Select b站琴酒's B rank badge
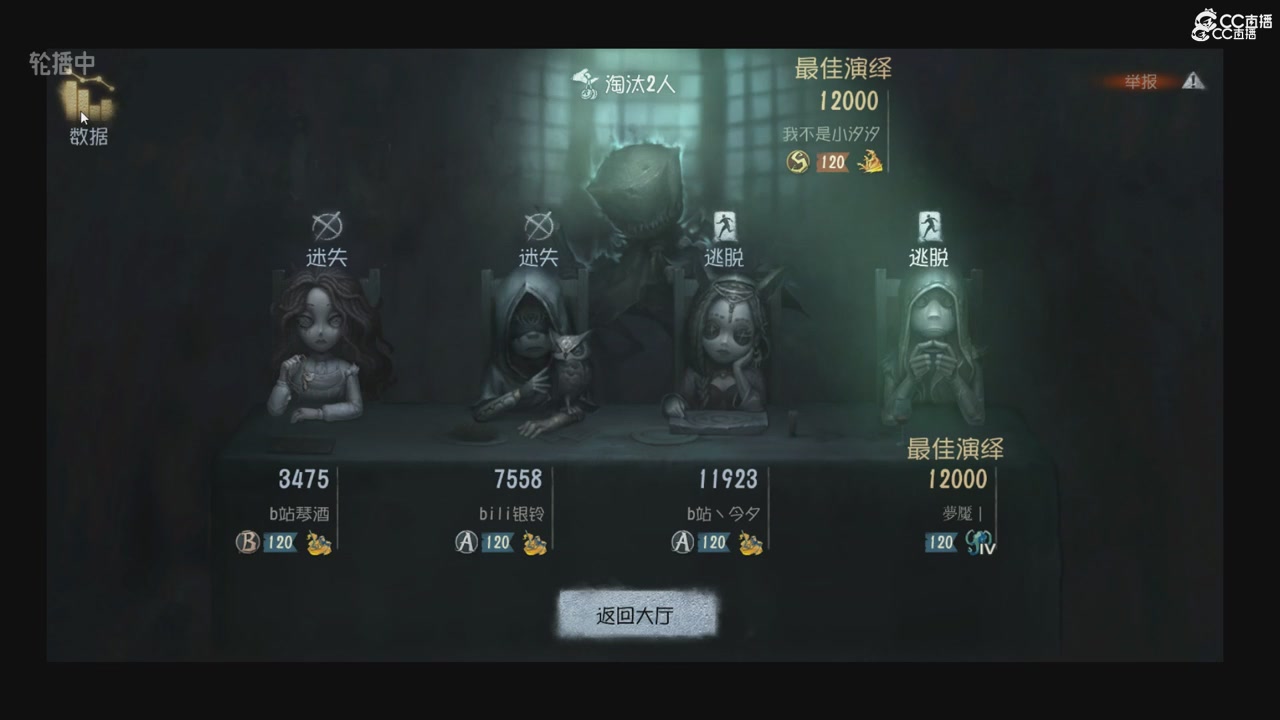 247,544
